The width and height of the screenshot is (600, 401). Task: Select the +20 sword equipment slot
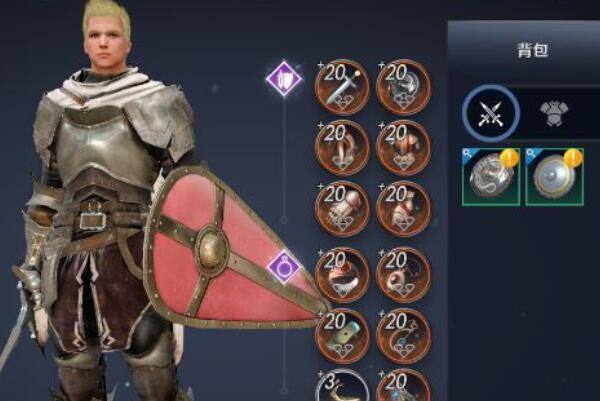pos(342,87)
